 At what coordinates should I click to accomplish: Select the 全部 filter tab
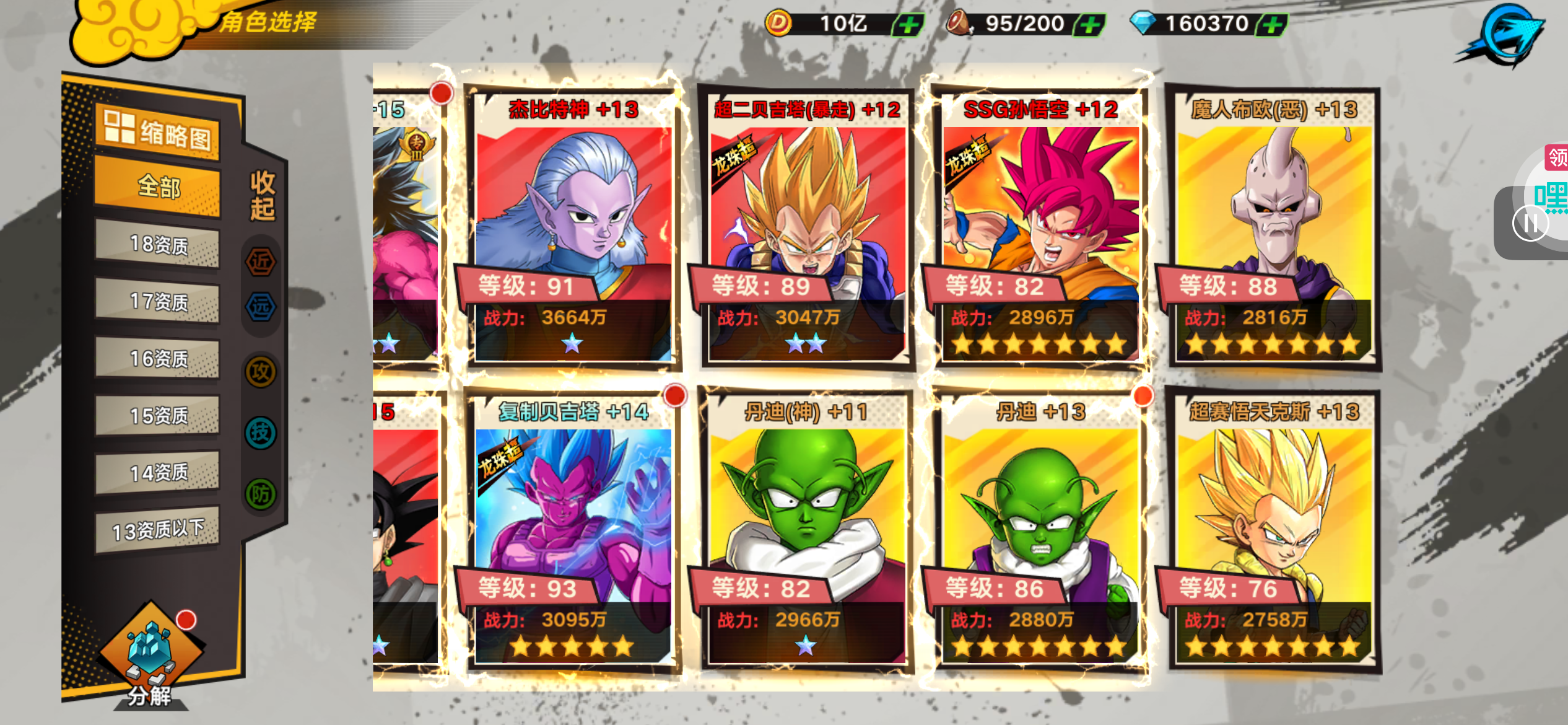pos(157,186)
